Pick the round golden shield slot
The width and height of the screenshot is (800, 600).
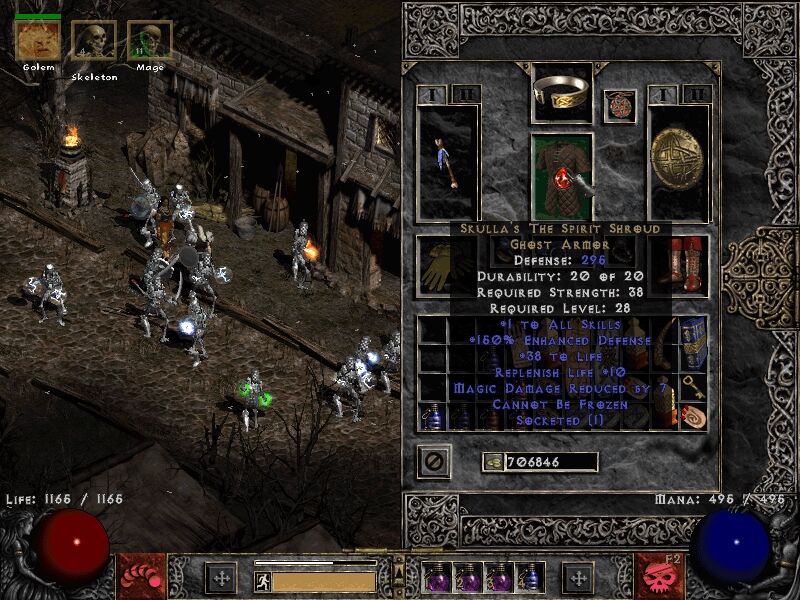pos(678,162)
